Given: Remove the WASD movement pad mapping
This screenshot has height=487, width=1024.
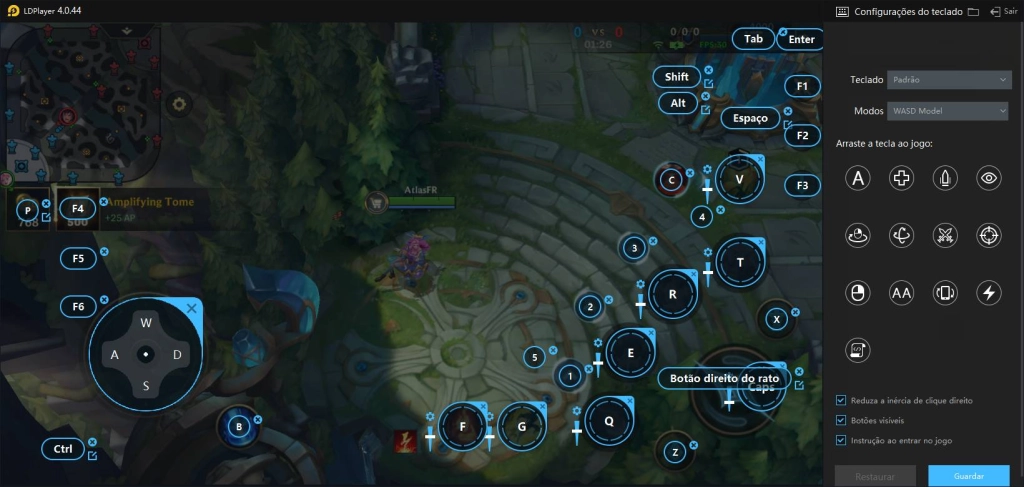Looking at the screenshot, I should point(192,309).
